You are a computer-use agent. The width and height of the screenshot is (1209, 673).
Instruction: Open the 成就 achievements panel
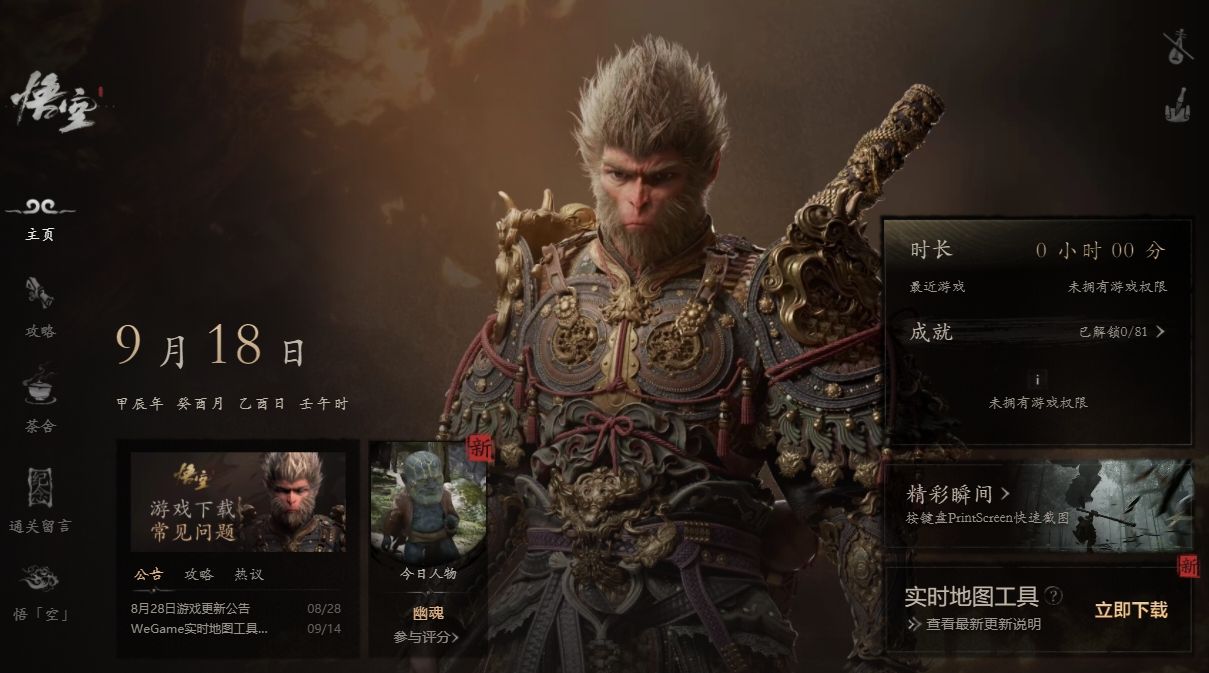click(1037, 332)
